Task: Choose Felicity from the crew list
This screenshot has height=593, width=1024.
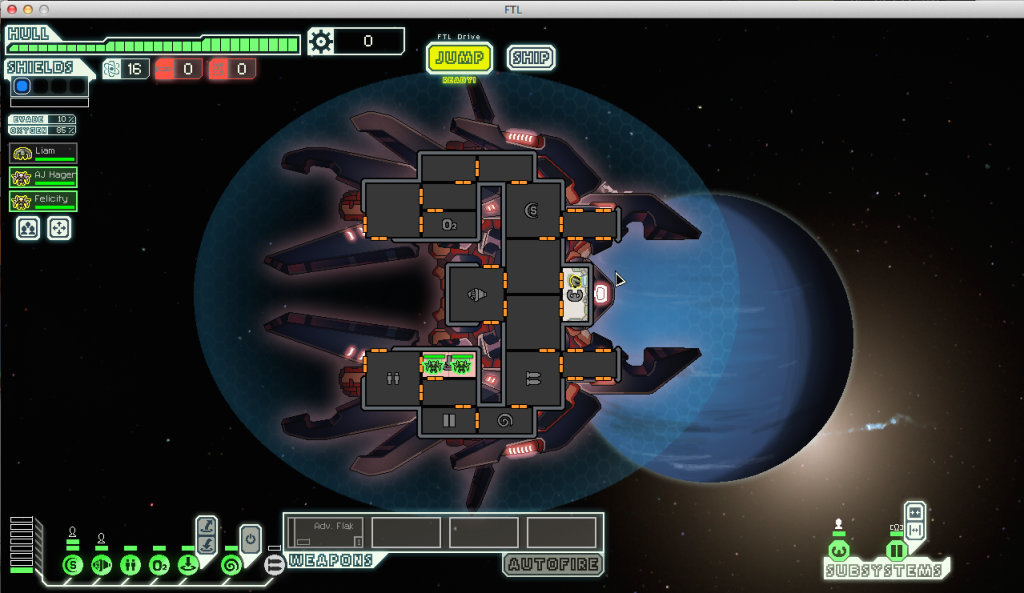Action: (x=43, y=201)
